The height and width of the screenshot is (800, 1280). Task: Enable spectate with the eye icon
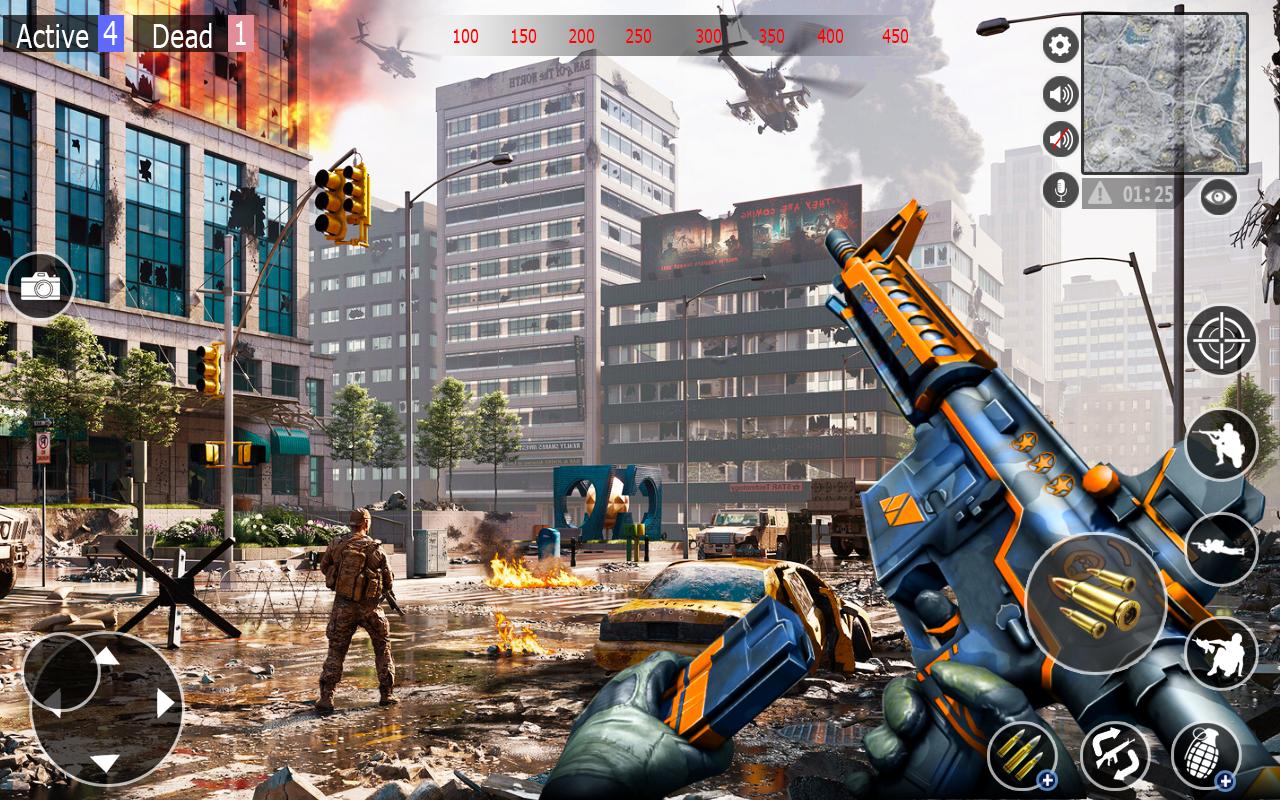1219,197
